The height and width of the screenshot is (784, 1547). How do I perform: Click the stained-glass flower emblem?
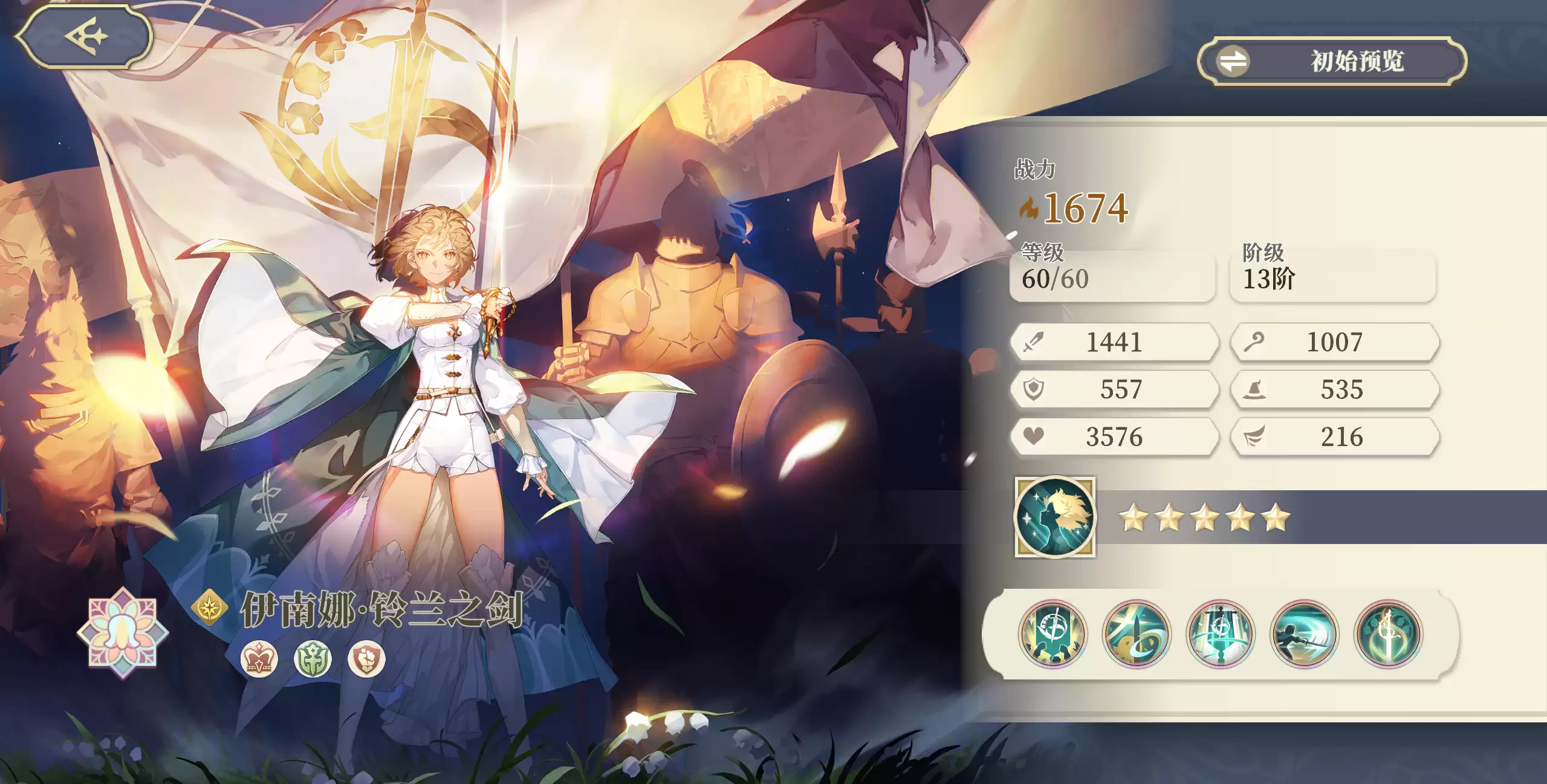123,632
